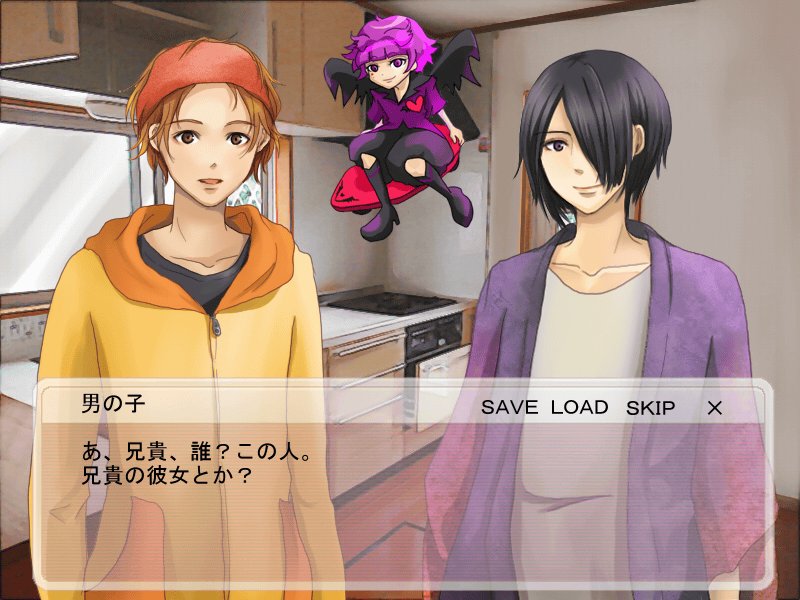Open the LOAD menu
Viewport: 800px width, 600px height.
point(579,408)
